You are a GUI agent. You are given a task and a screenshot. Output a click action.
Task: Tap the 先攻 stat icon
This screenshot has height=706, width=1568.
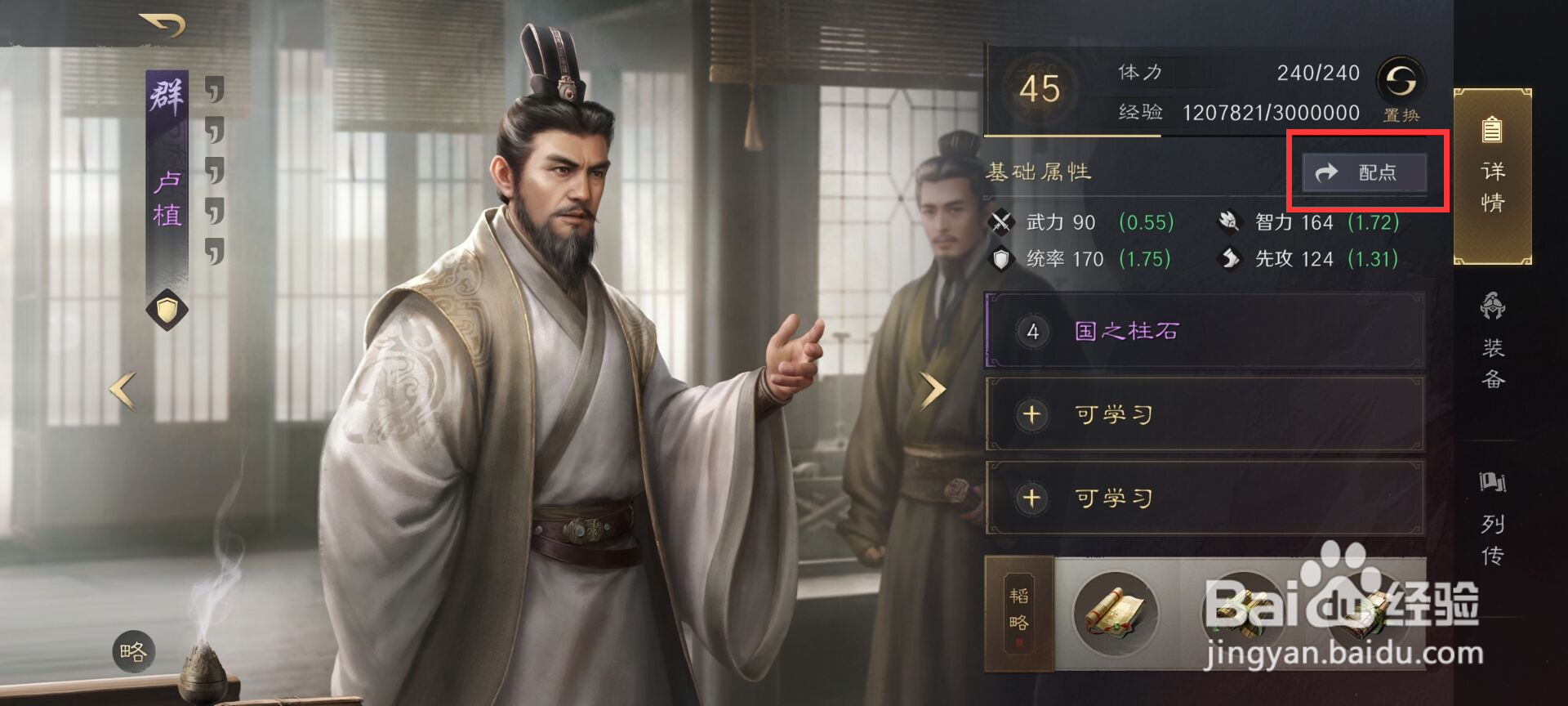tap(1232, 258)
